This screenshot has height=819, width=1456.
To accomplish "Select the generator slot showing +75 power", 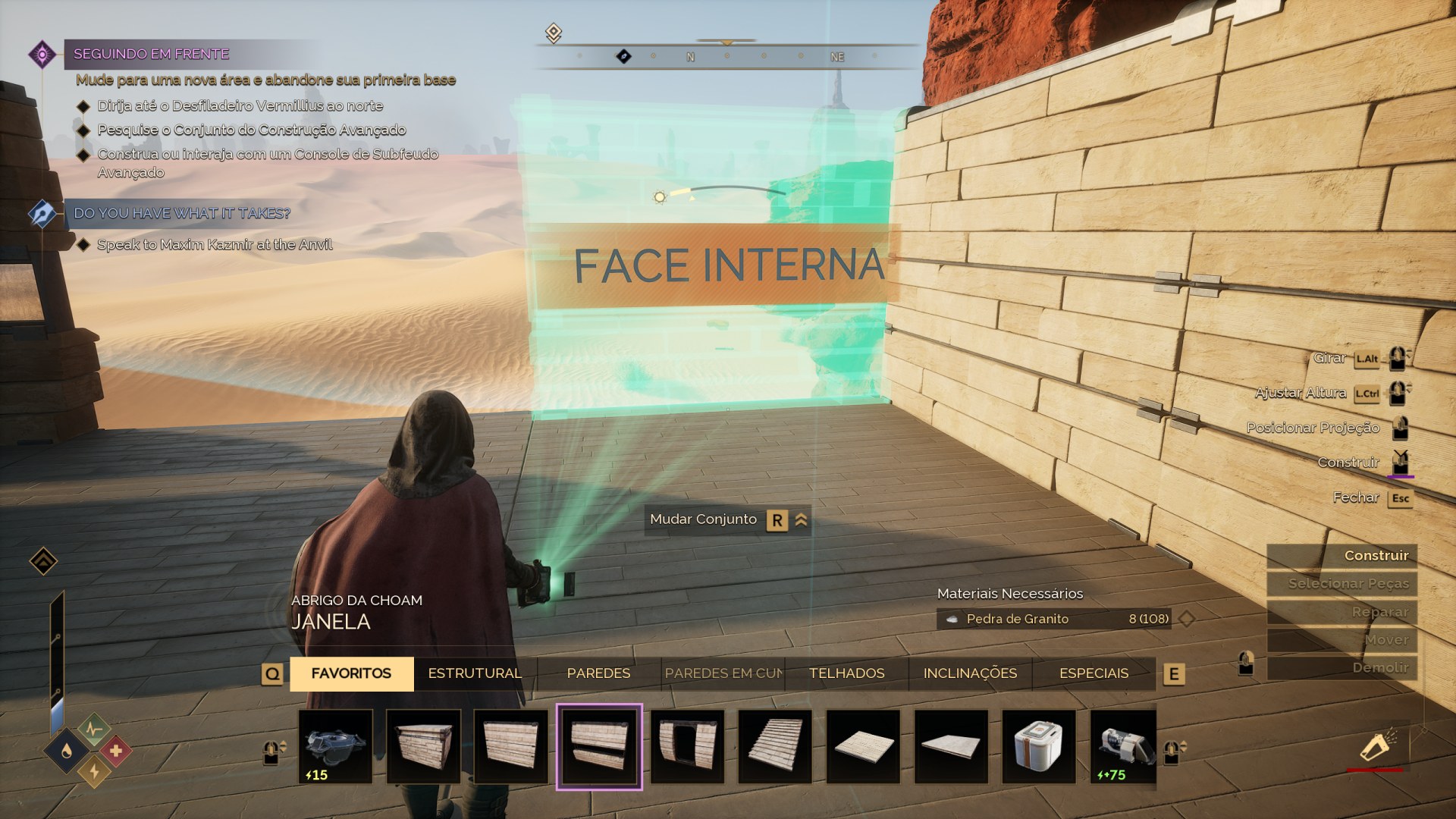I will tap(1123, 746).
